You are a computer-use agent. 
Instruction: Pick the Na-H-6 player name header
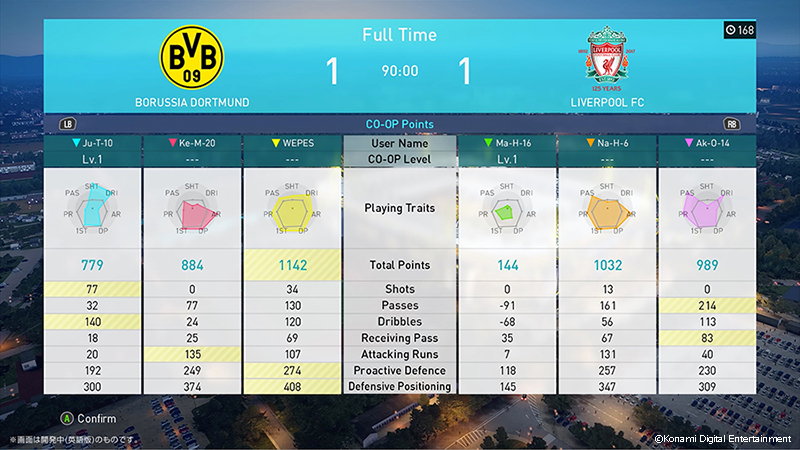point(606,143)
